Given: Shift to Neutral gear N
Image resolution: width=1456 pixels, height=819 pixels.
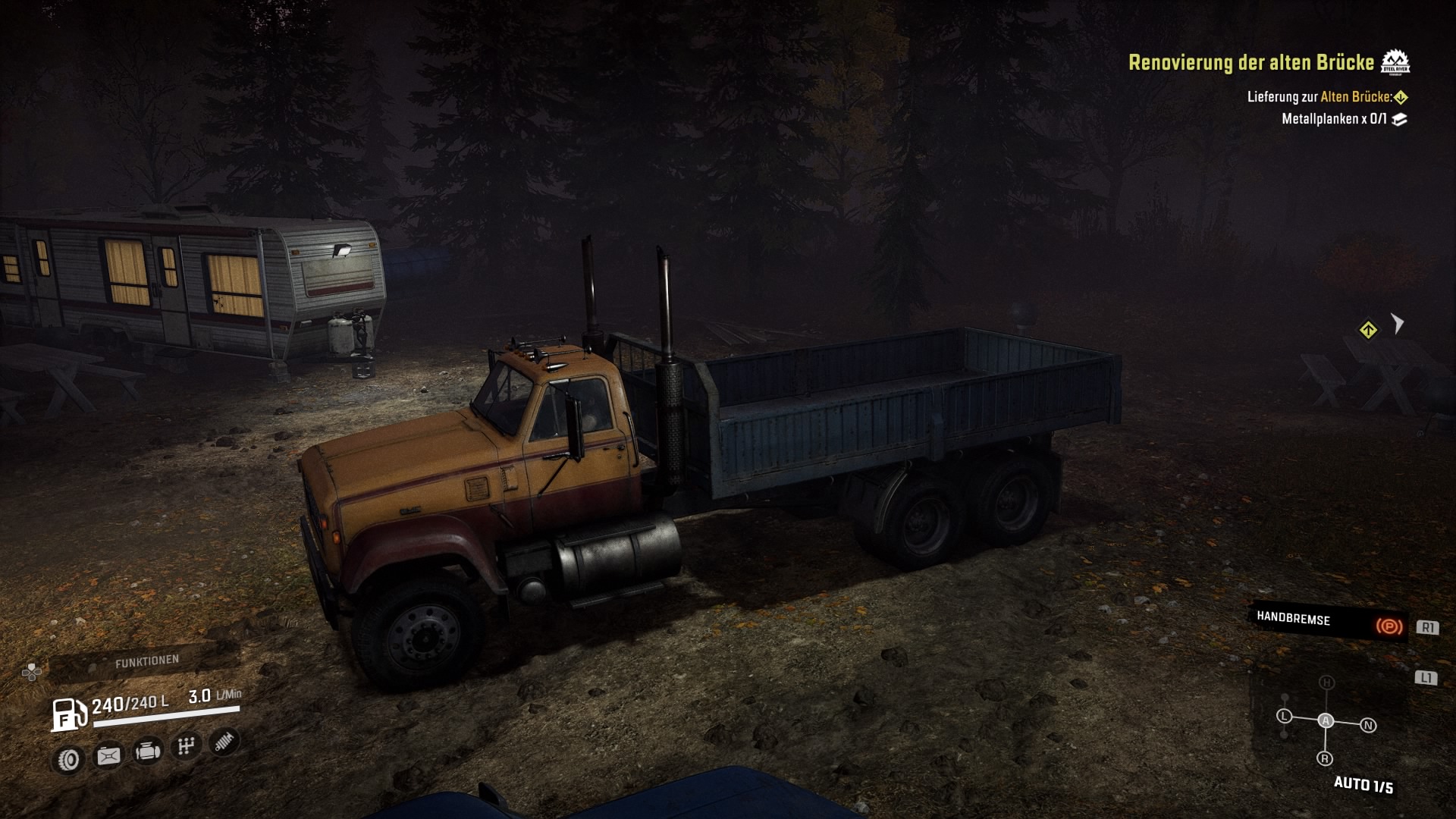Looking at the screenshot, I should (1368, 726).
